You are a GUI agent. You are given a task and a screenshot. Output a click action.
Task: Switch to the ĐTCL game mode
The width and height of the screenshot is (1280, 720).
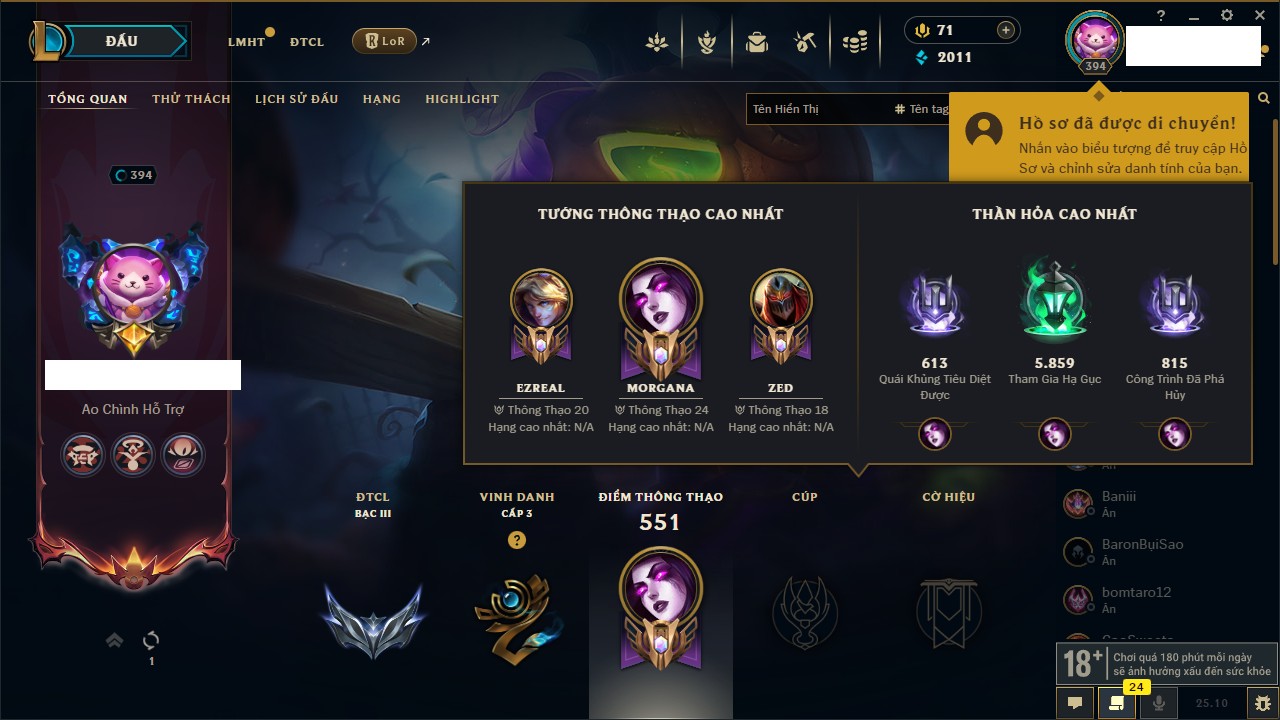pyautogui.click(x=307, y=42)
